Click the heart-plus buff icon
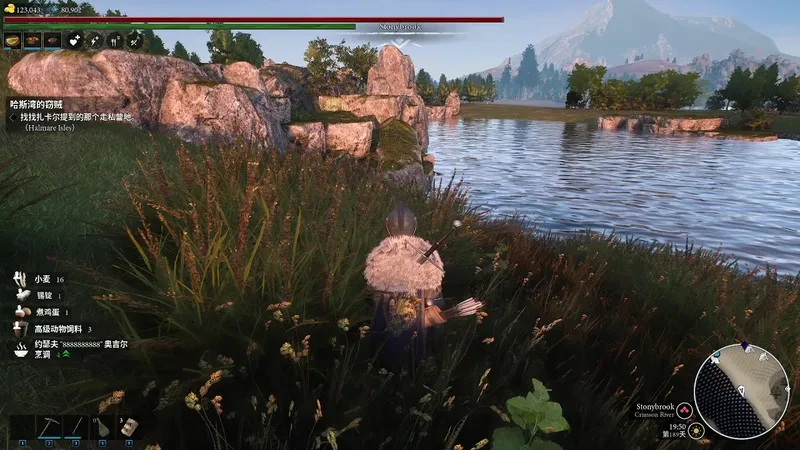This screenshot has height=450, width=800. click(76, 41)
